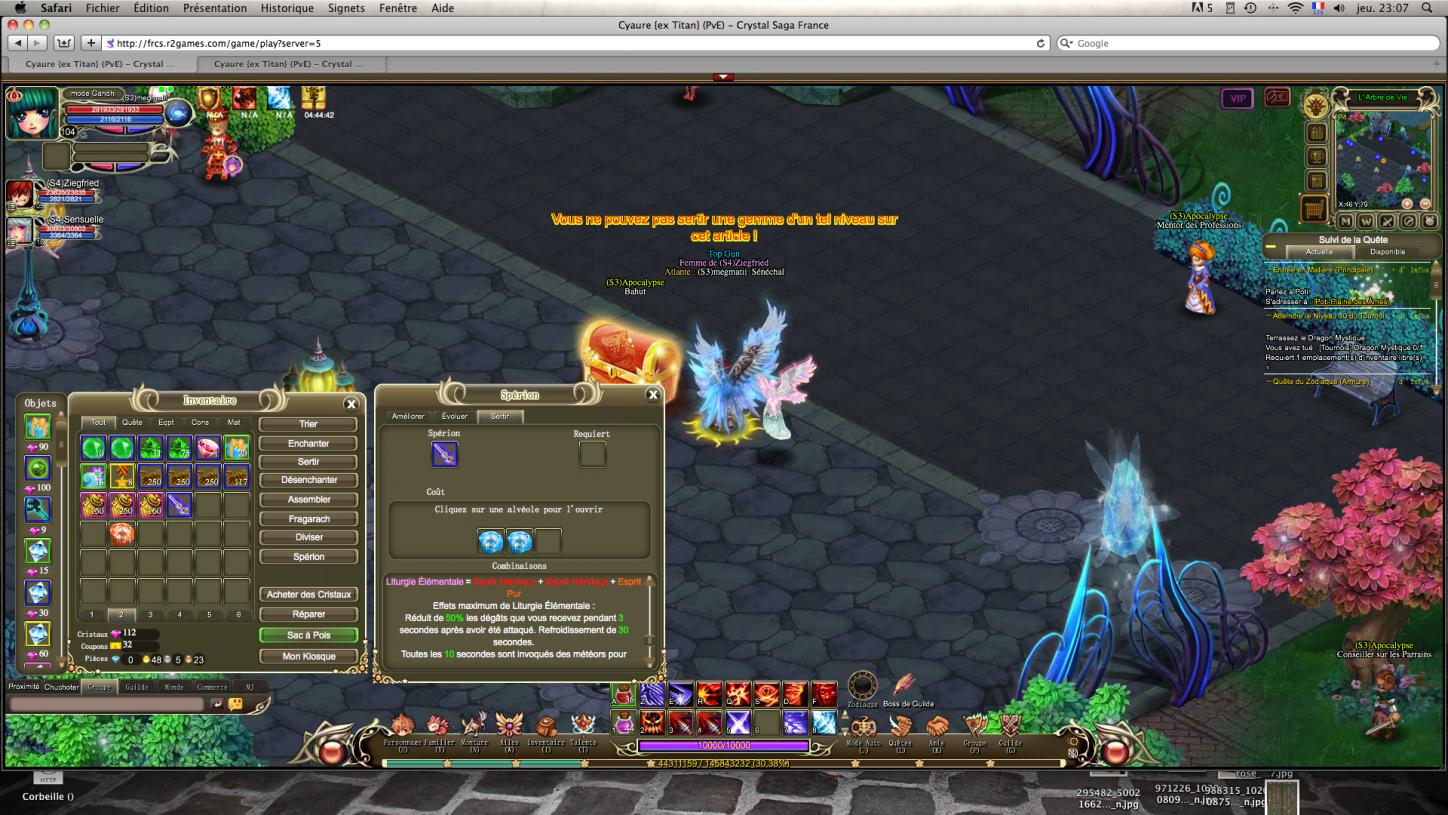This screenshot has width=1448, height=815.
Task: Open Mon Kiosque
Action: (308, 656)
